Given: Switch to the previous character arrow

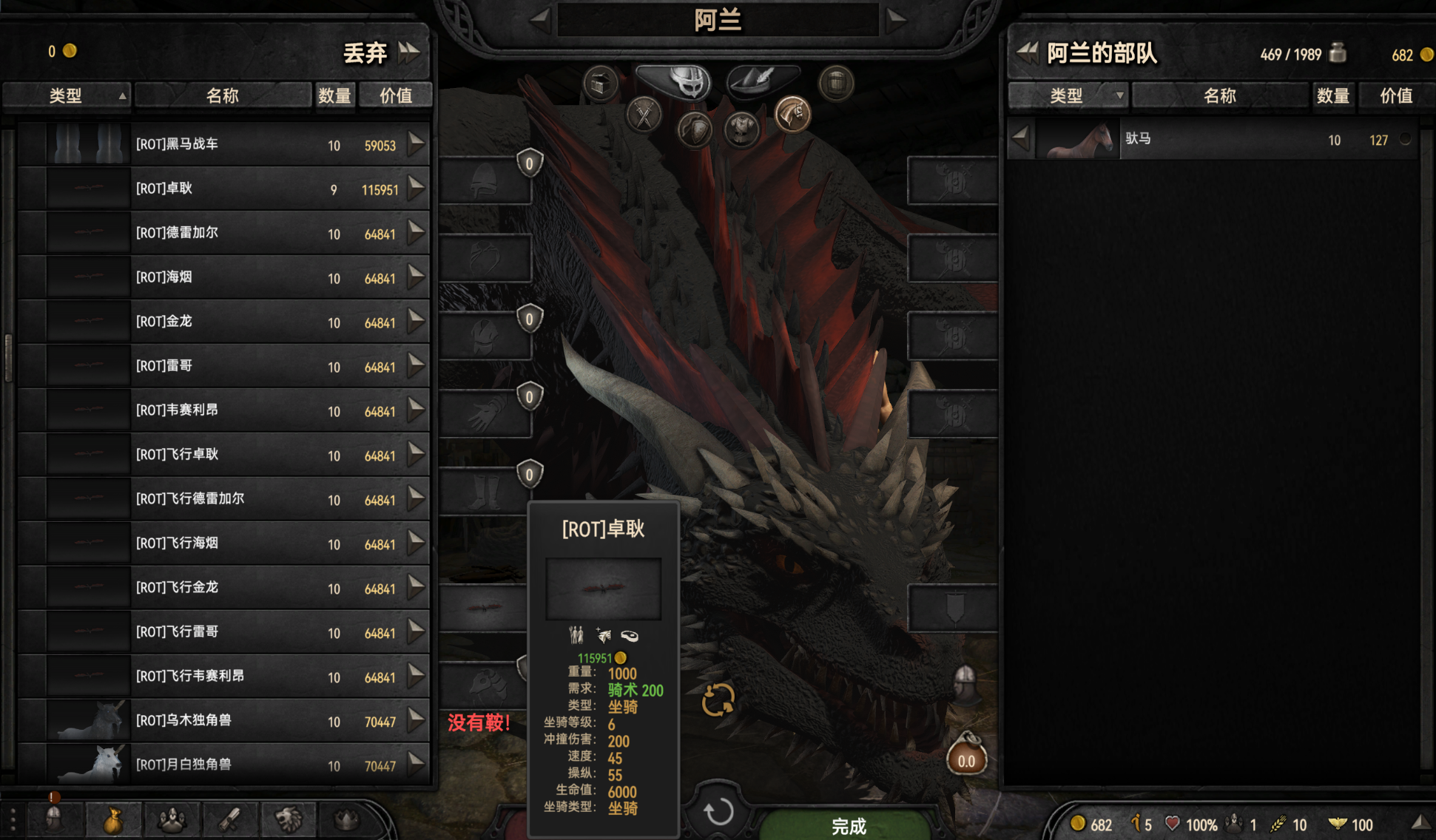Looking at the screenshot, I should (x=540, y=19).
